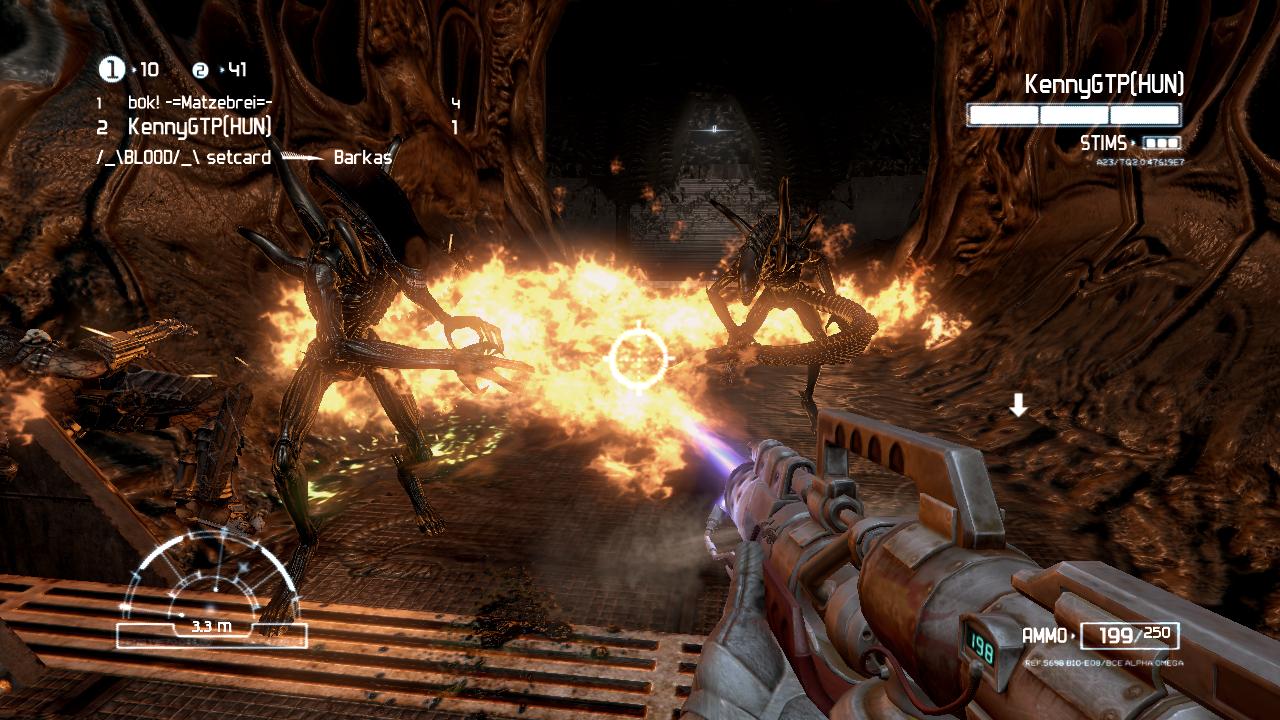The width and height of the screenshot is (1280, 720).
Task: Click the white downward arrow marker
Action: point(1018,405)
